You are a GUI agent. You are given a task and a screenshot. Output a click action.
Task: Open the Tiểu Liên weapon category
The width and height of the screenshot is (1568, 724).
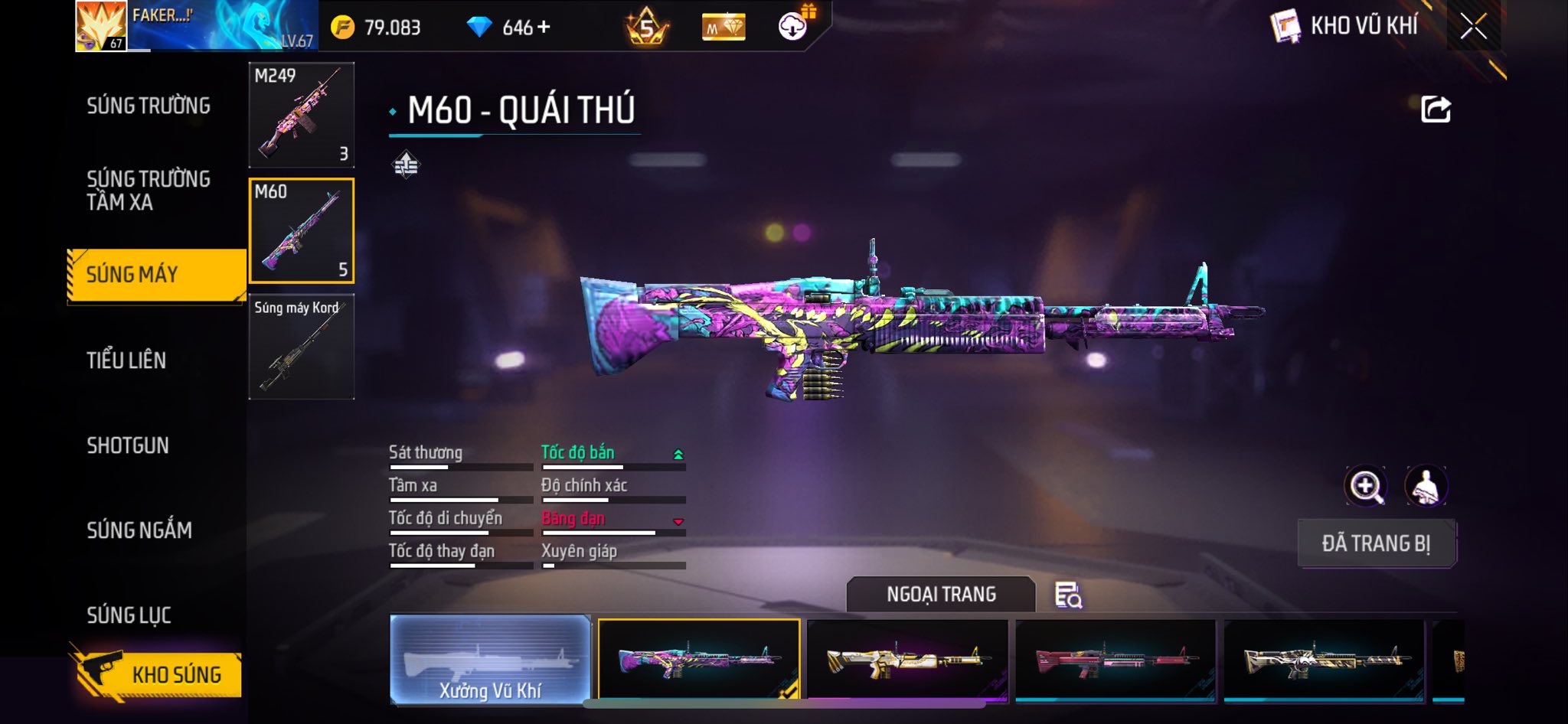(x=126, y=360)
